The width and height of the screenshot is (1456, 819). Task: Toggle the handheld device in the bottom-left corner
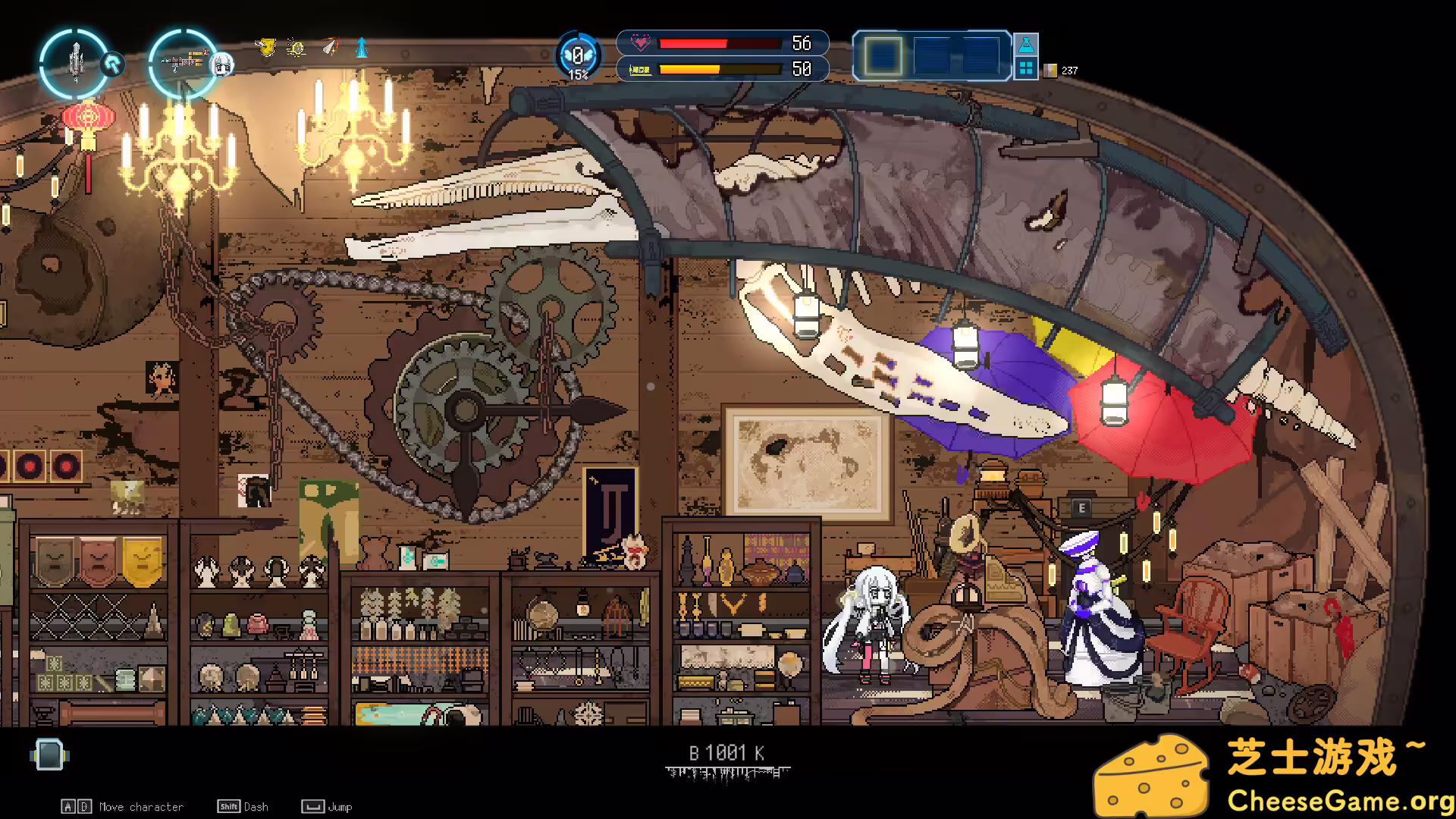49,755
